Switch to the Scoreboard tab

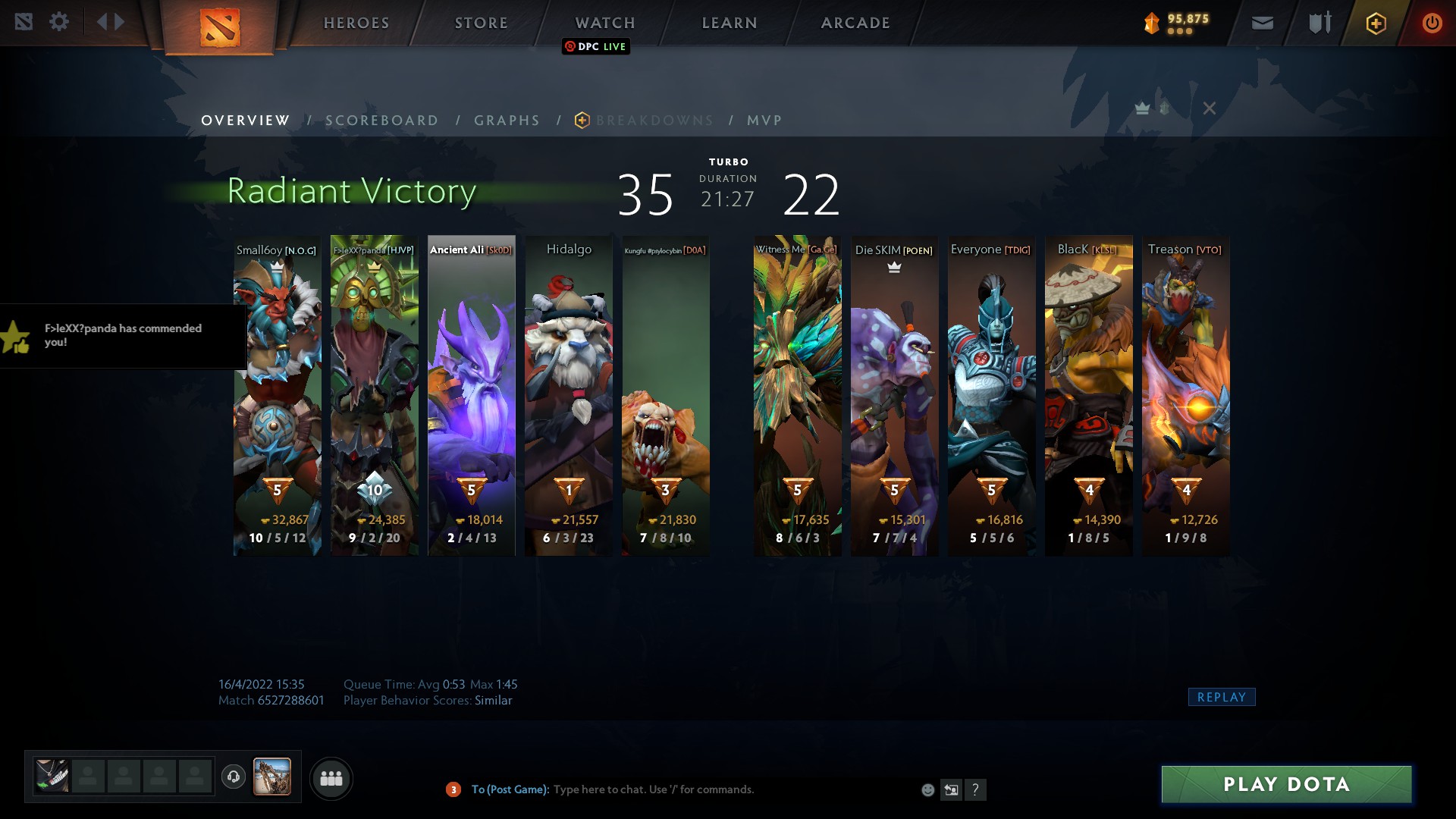[x=382, y=121]
